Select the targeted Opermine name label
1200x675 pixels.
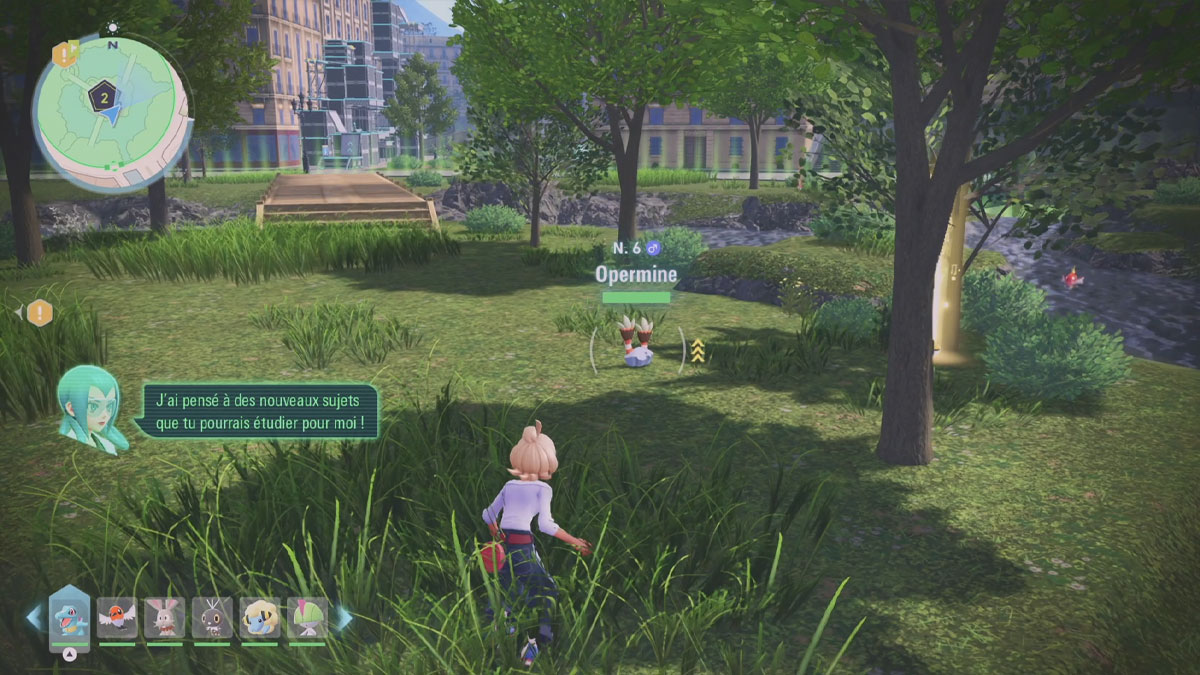click(x=636, y=273)
